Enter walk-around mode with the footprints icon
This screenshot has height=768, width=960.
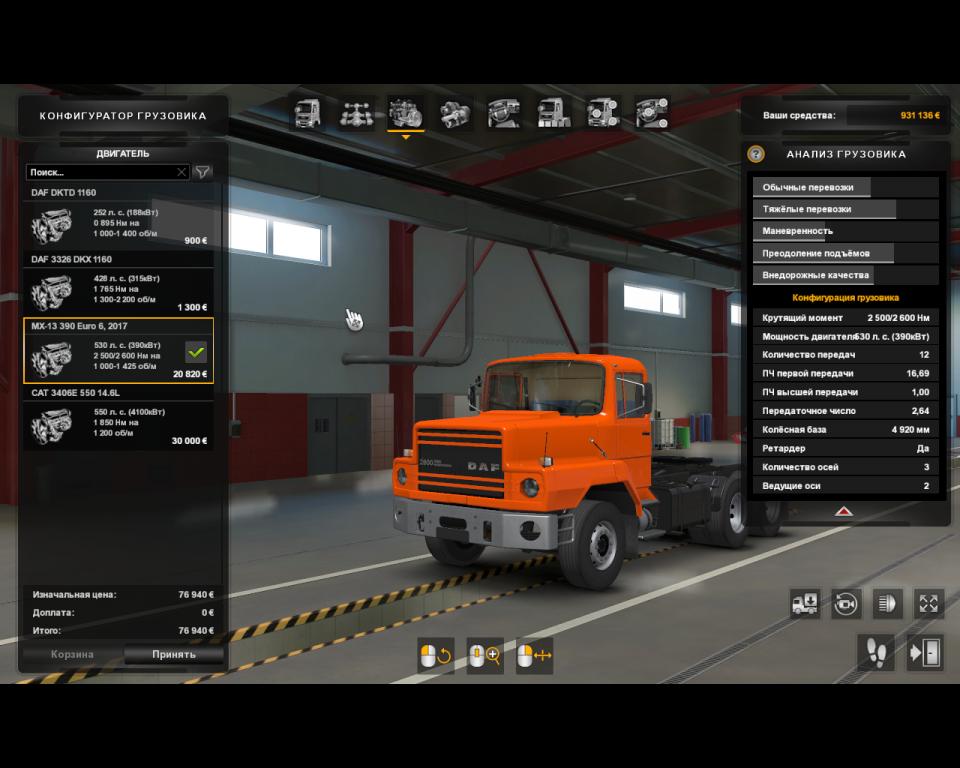tap(877, 653)
